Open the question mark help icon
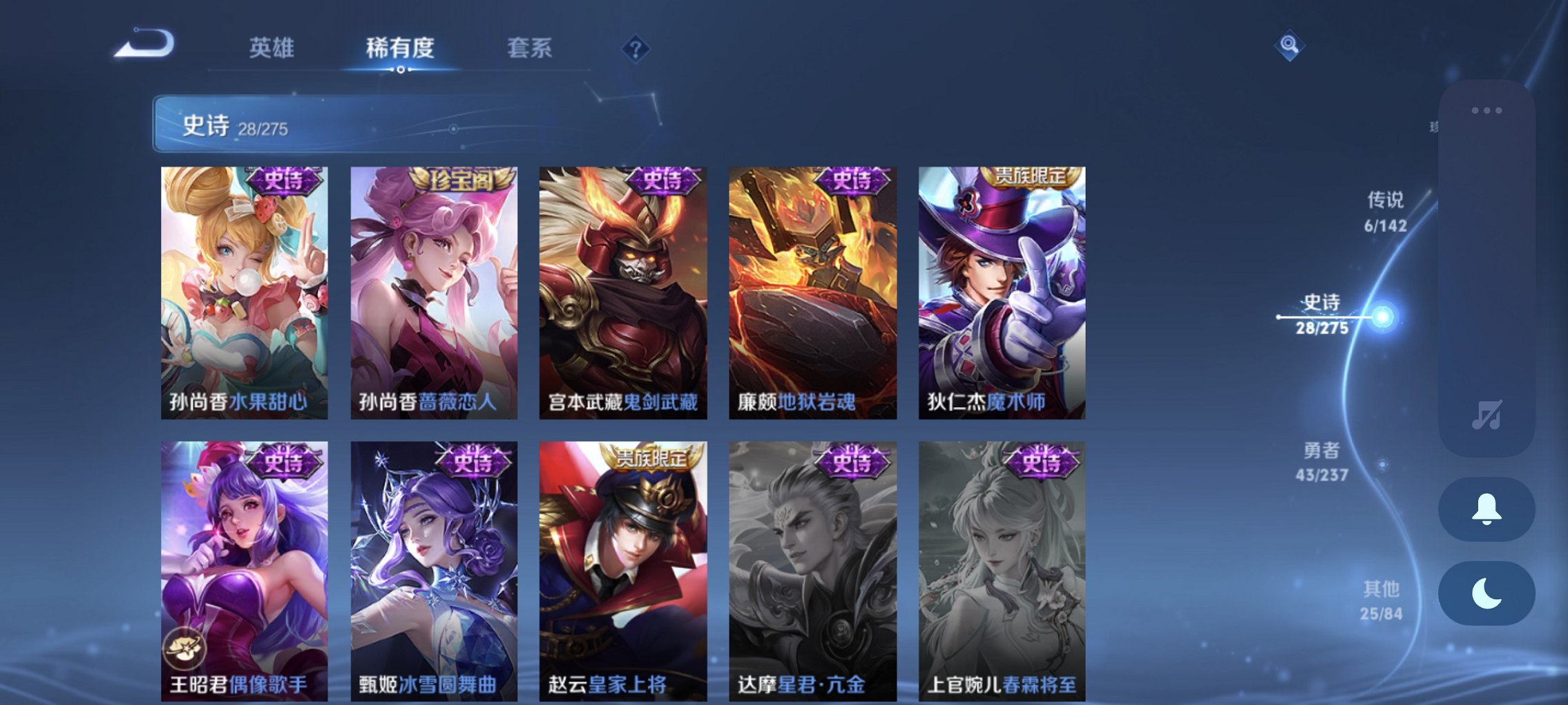Viewport: 1568px width, 705px height. (x=633, y=47)
